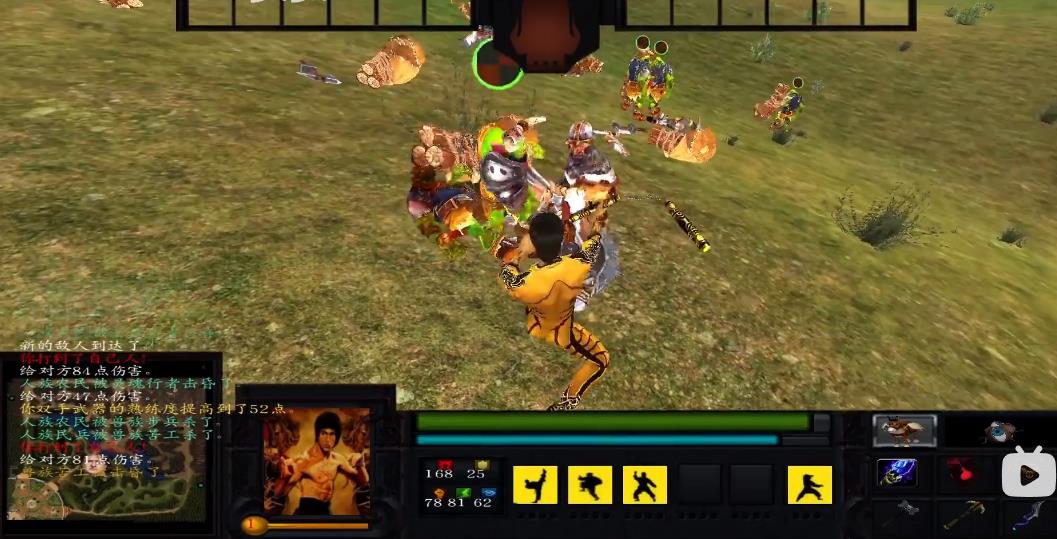Click the Bruce Lee hero portrait
1057x539 pixels.
[x=316, y=461]
